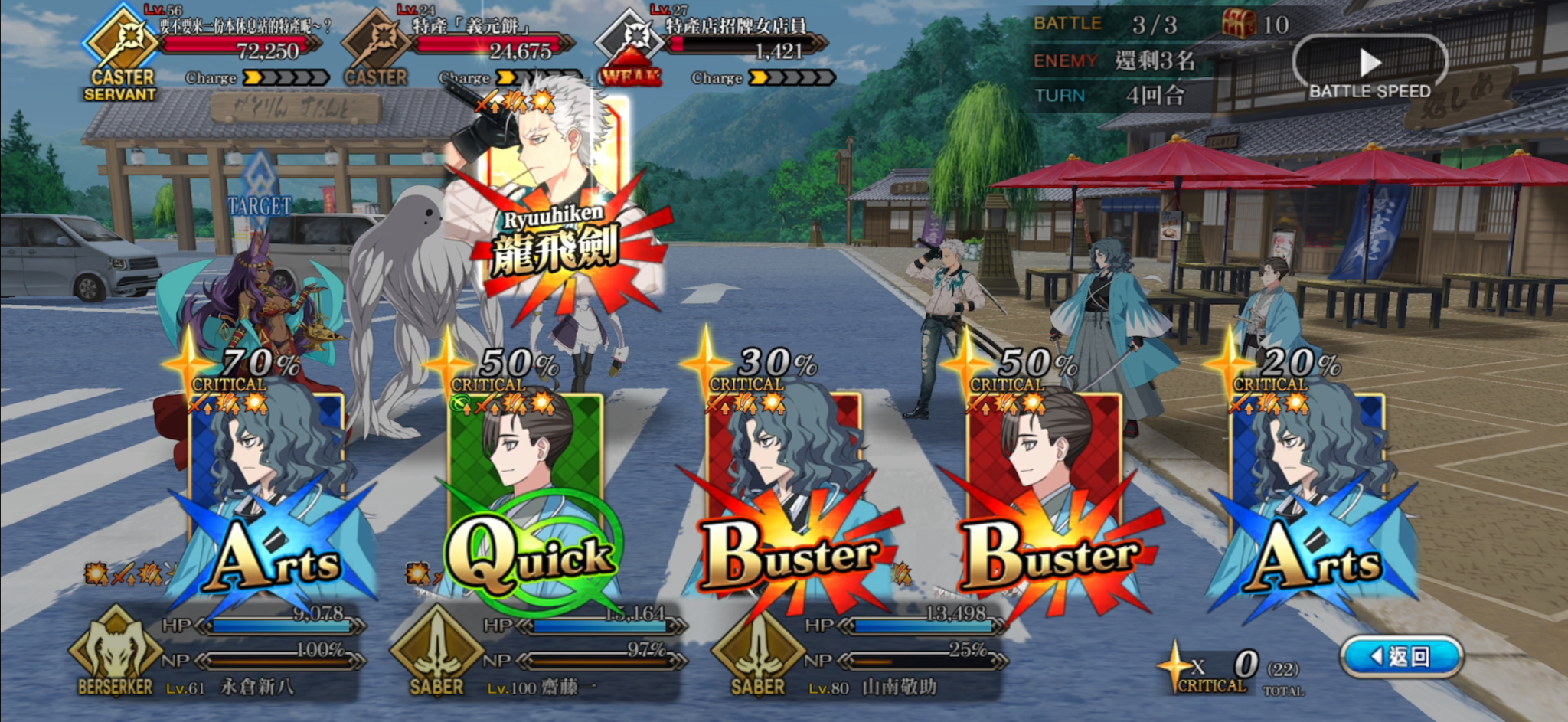
Task: Click the blue 返回 back button
Action: click(1402, 656)
